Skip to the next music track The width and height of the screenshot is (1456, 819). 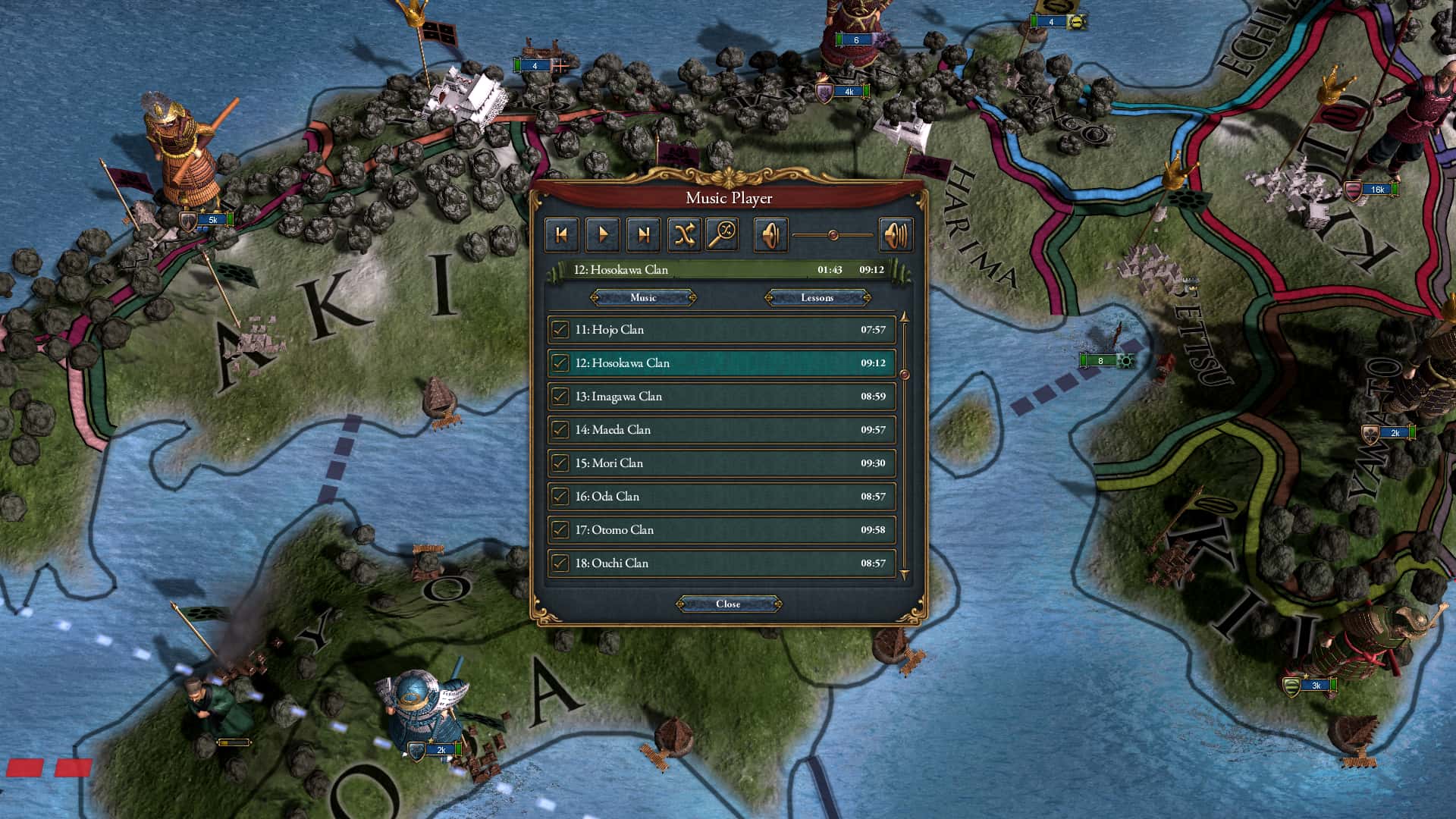(645, 234)
